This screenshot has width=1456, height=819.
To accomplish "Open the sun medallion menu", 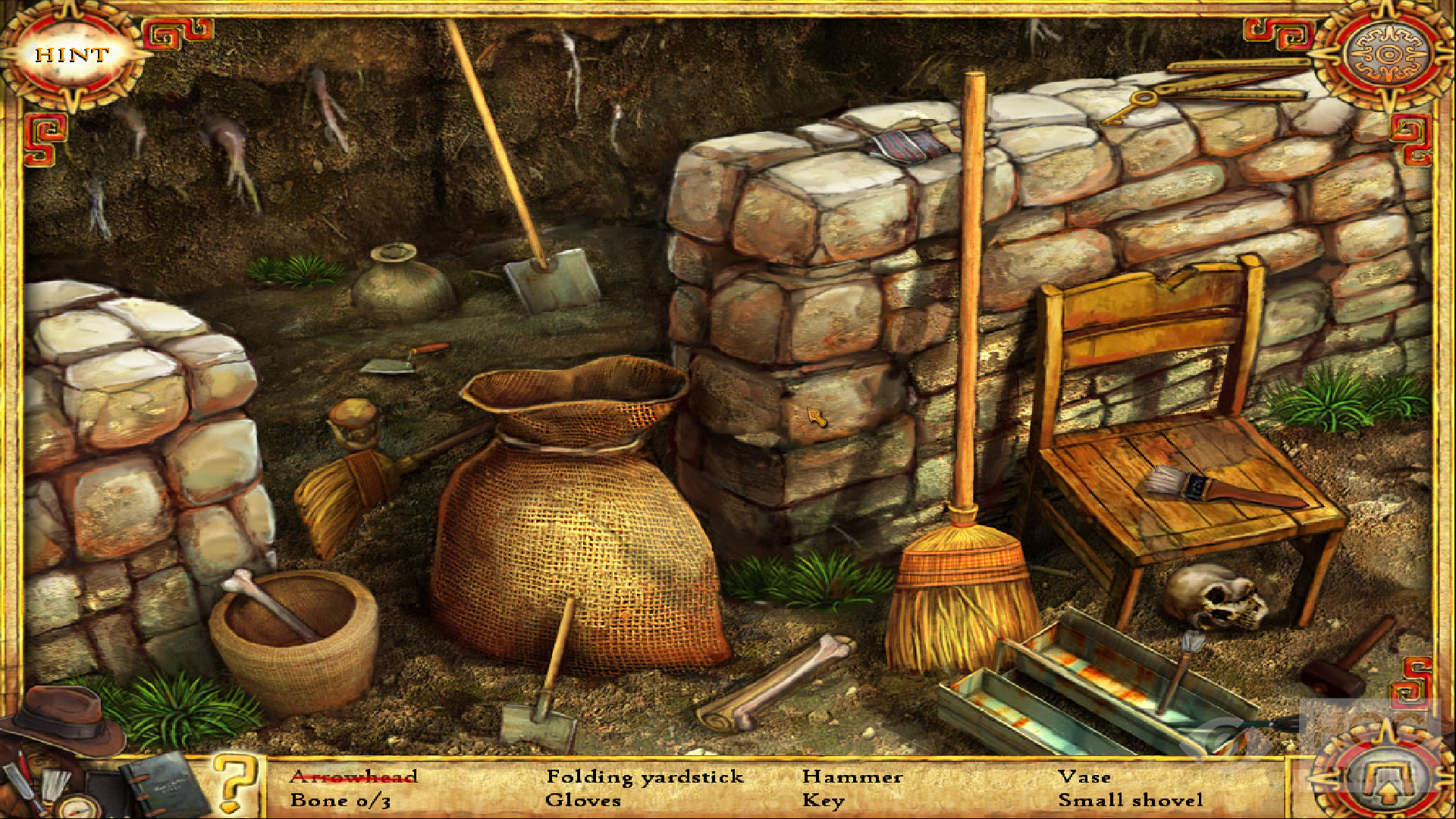I will tap(1388, 55).
